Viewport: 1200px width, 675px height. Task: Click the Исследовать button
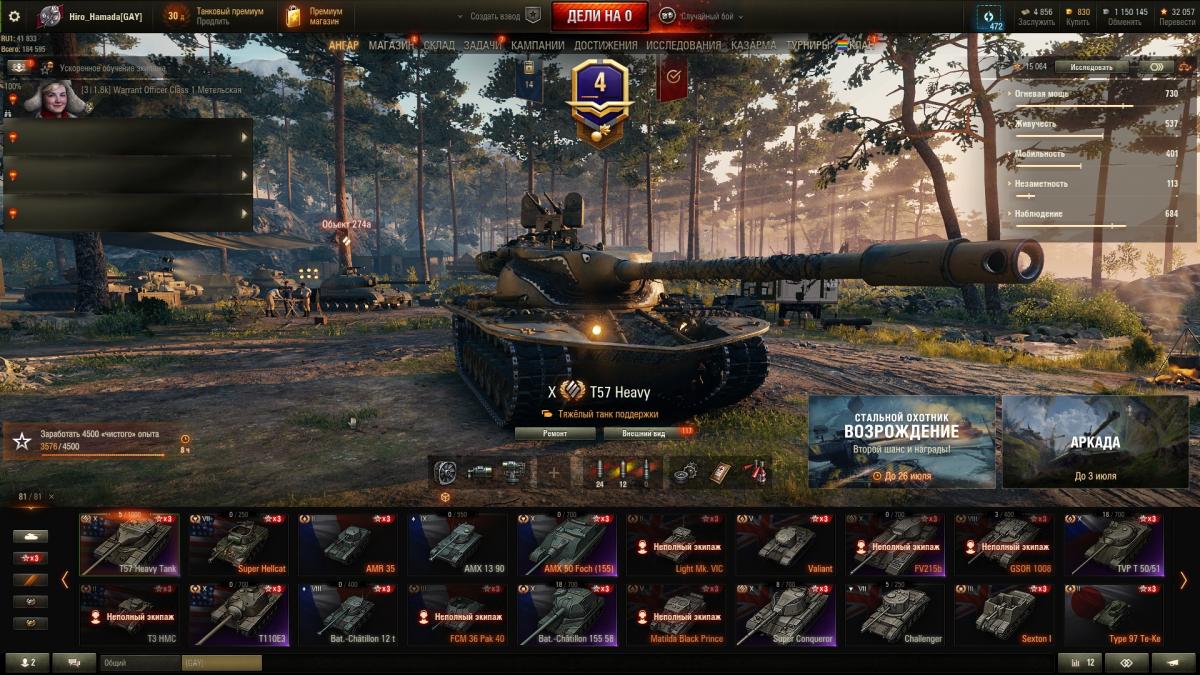click(x=1091, y=67)
